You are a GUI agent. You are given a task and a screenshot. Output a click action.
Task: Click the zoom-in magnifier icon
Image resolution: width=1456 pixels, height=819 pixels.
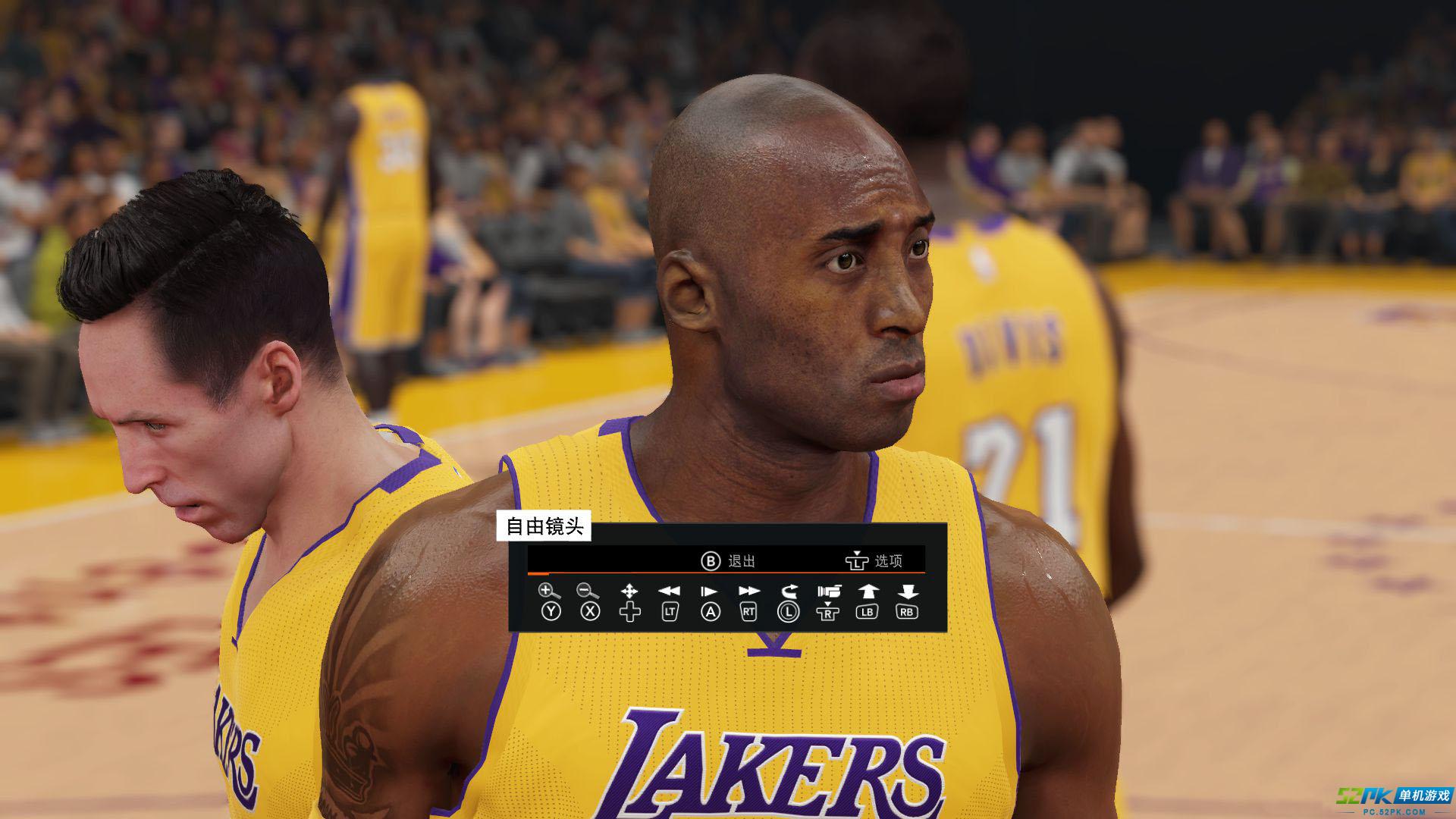(550, 591)
